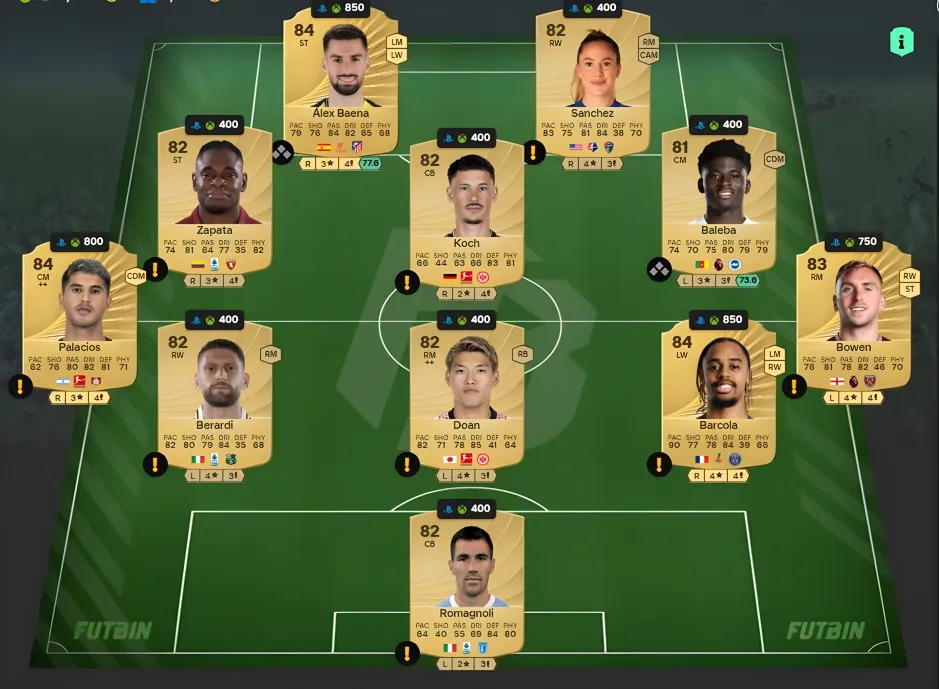Screen dimensions: 939x689
Task: Click the warning icon beside Palacios
Action: coord(22,386)
